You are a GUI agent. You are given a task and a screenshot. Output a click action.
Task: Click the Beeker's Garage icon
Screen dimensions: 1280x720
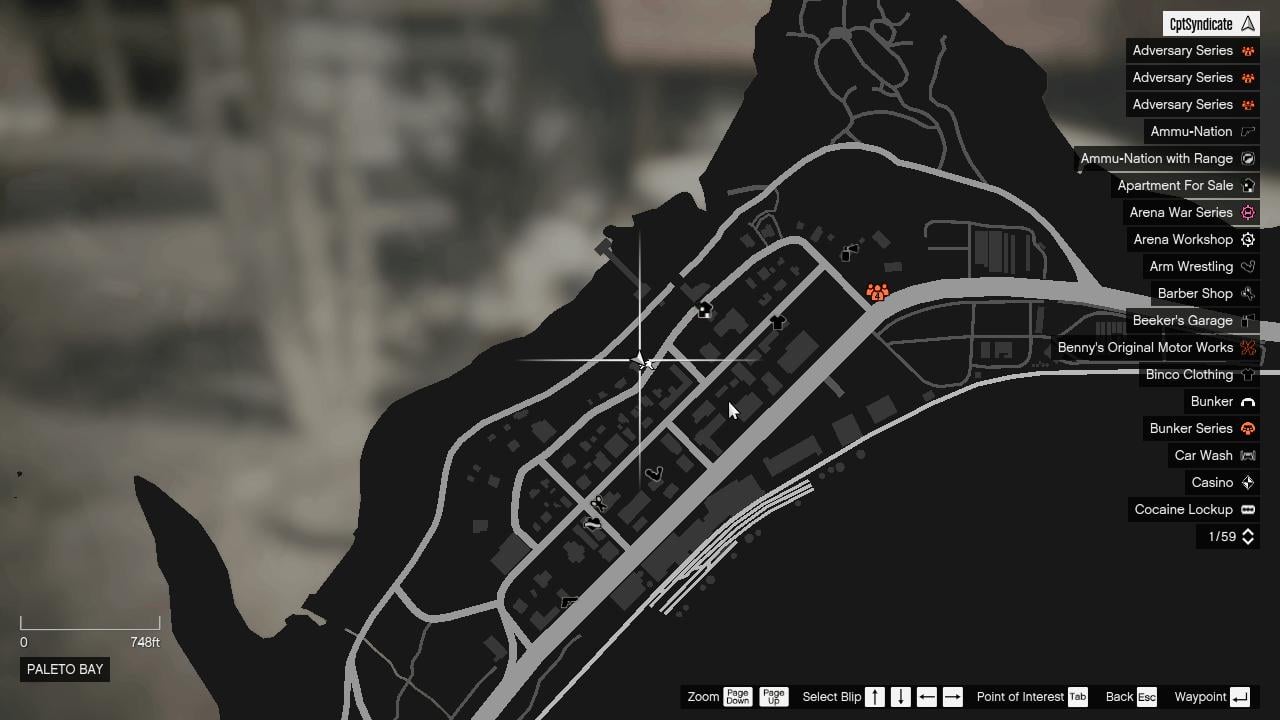click(1247, 320)
